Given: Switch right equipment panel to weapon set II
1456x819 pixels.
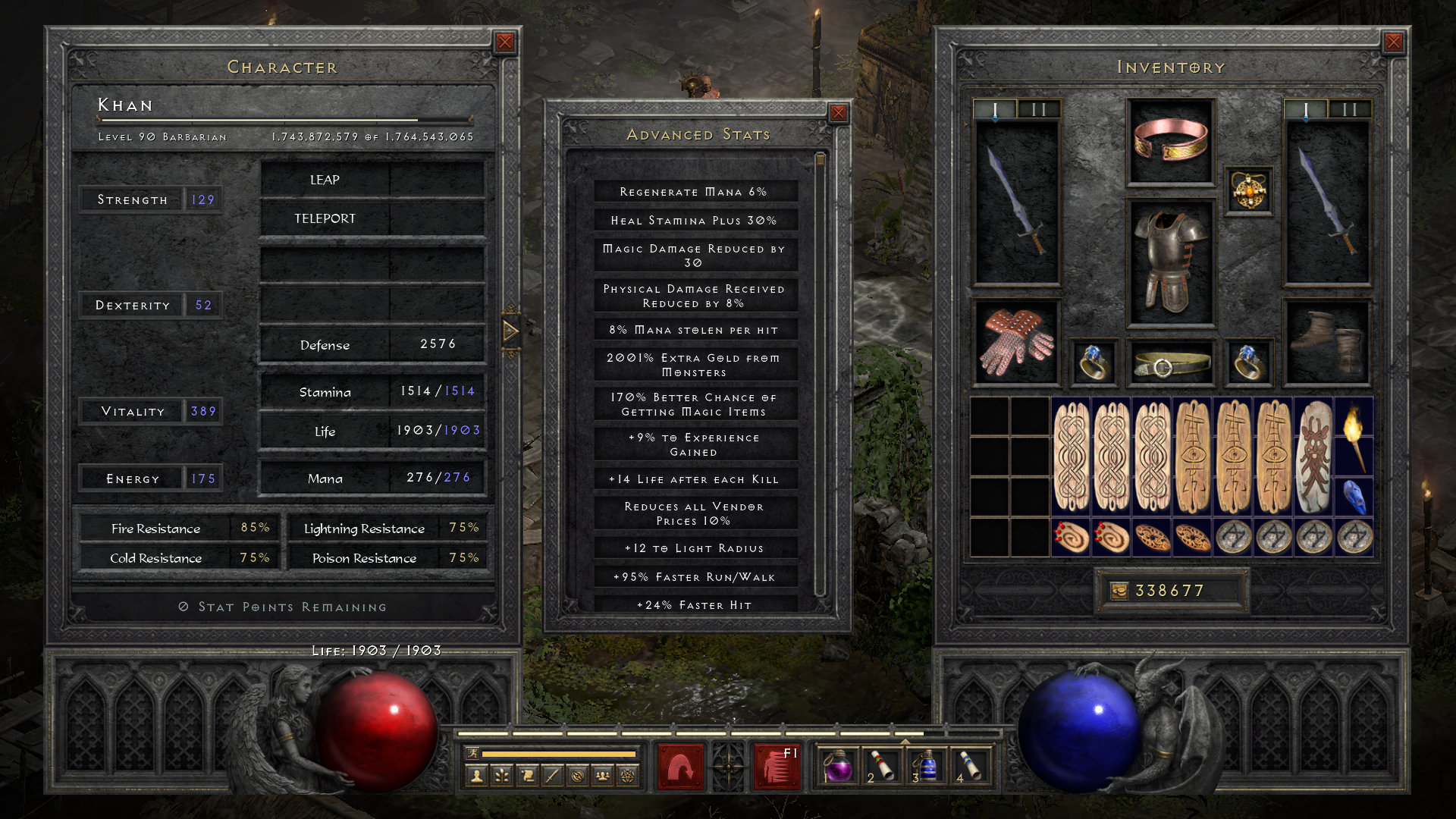Looking at the screenshot, I should point(1349,108).
